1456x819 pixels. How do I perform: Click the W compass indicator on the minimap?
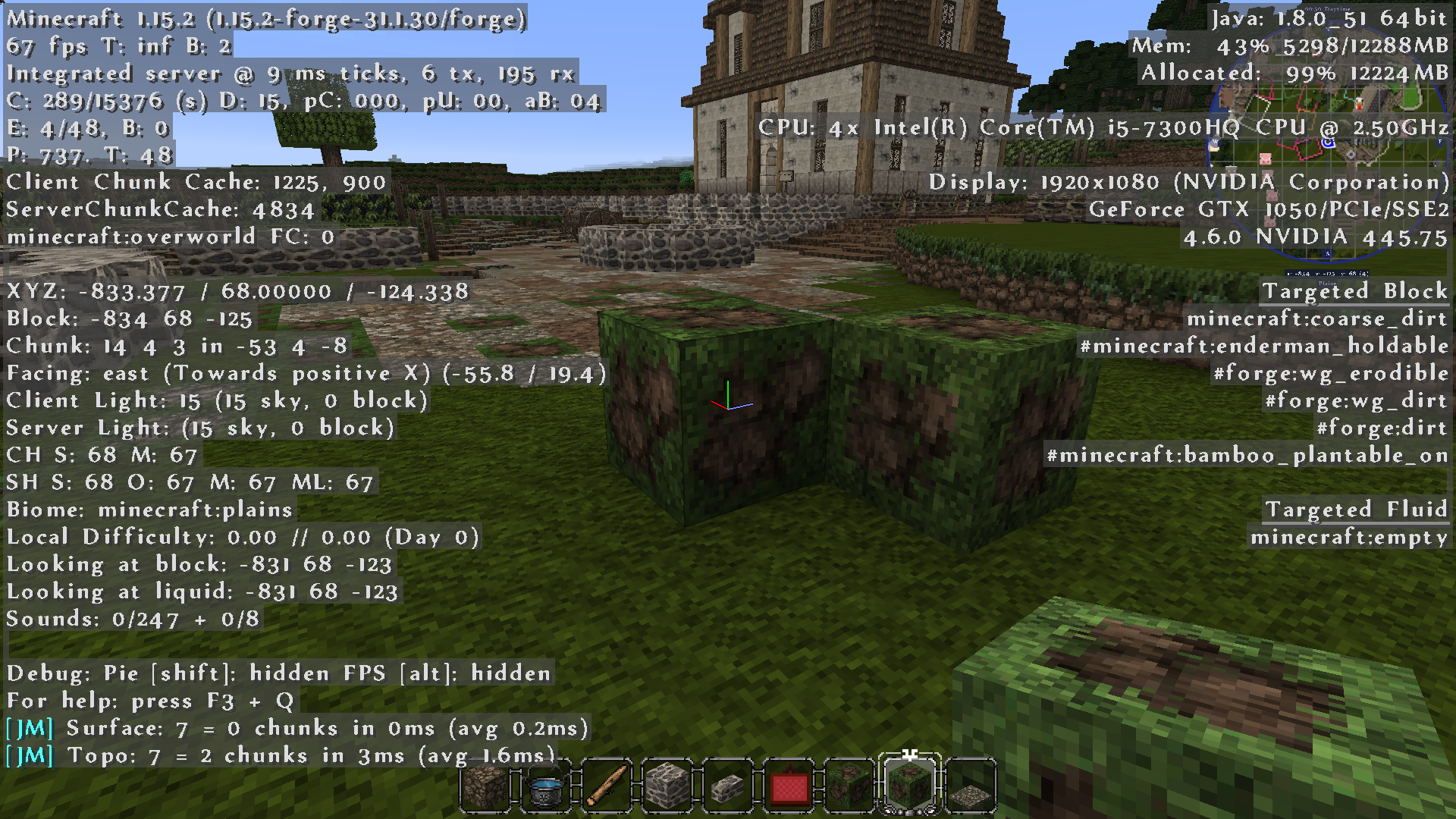[1214, 140]
